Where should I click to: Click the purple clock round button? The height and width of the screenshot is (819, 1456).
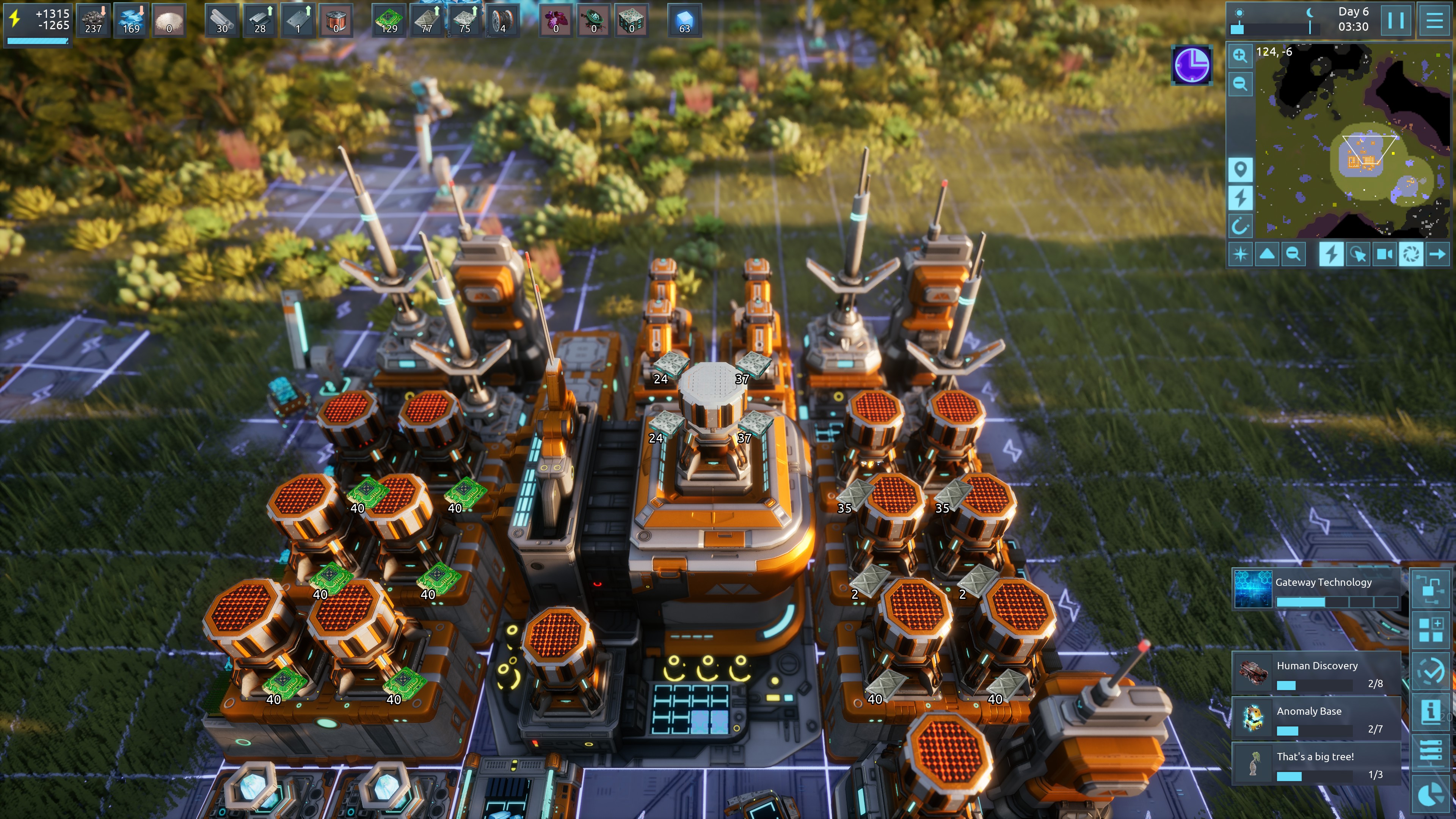[x=1191, y=66]
